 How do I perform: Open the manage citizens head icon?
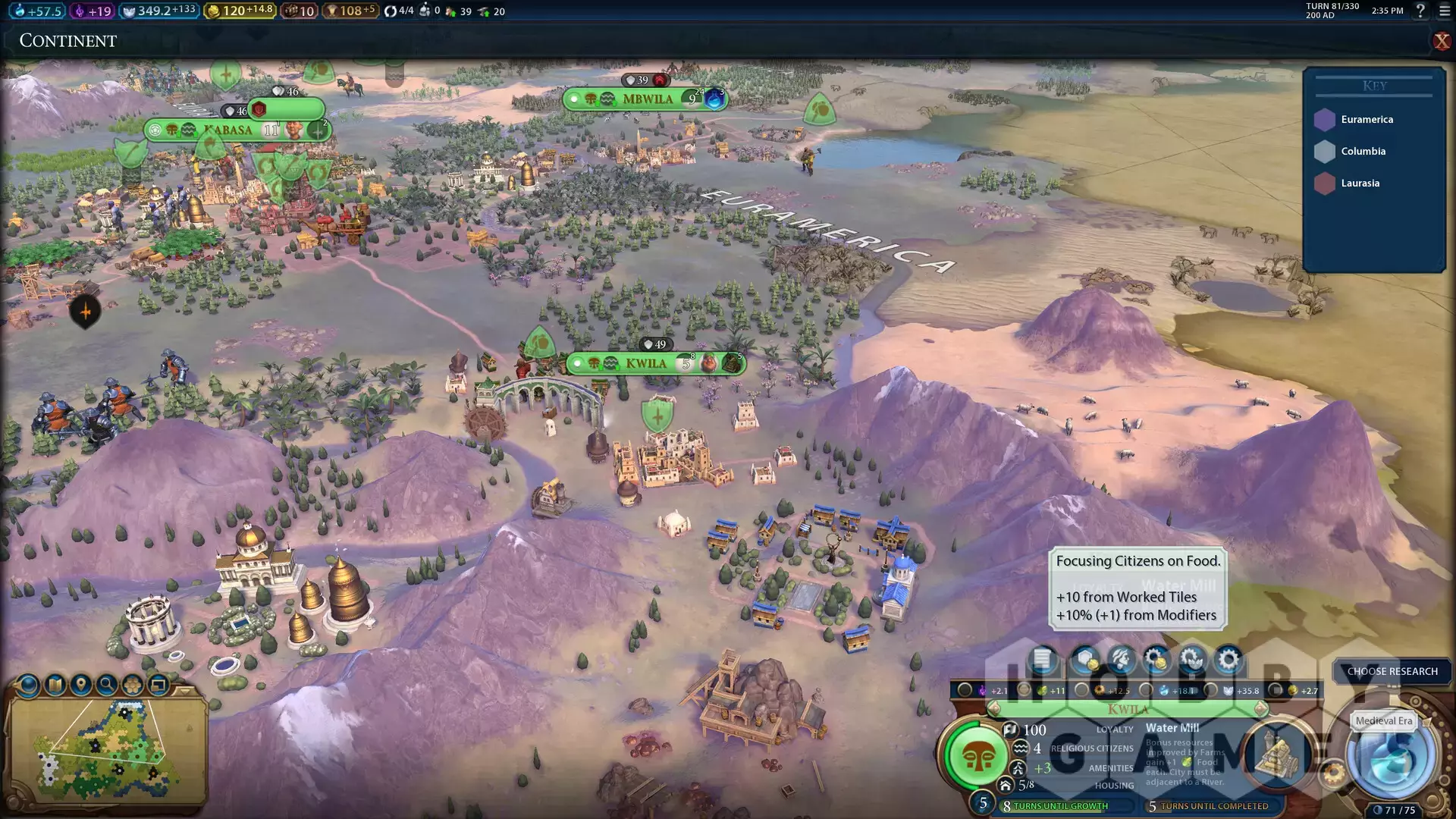1120,660
